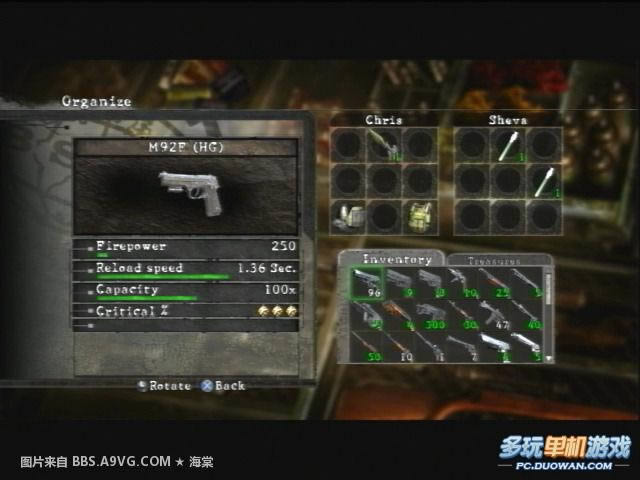Choose the inventory weapon showing 300 ammo

coord(433,316)
